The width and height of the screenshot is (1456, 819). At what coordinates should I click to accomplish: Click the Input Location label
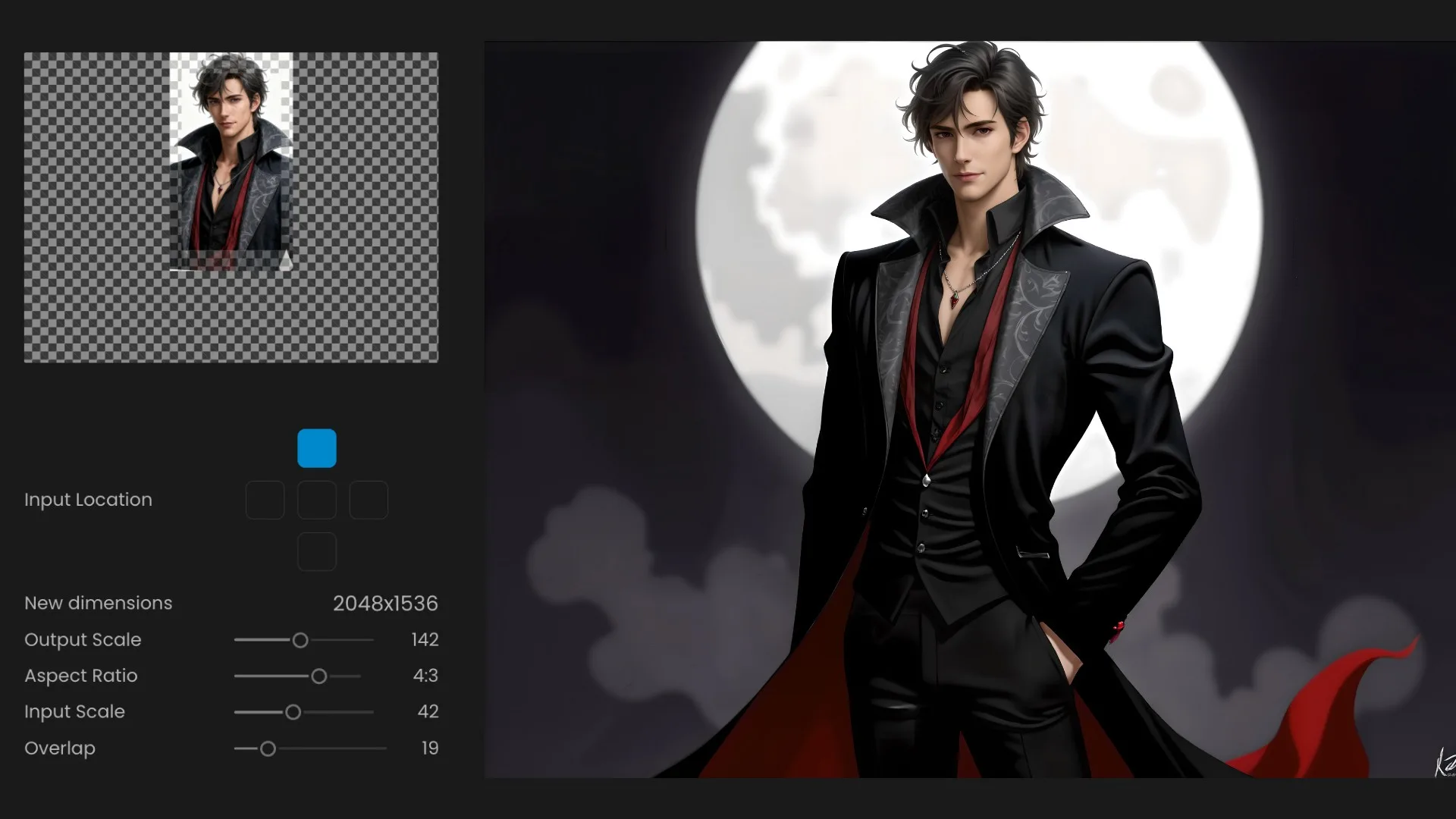87,500
